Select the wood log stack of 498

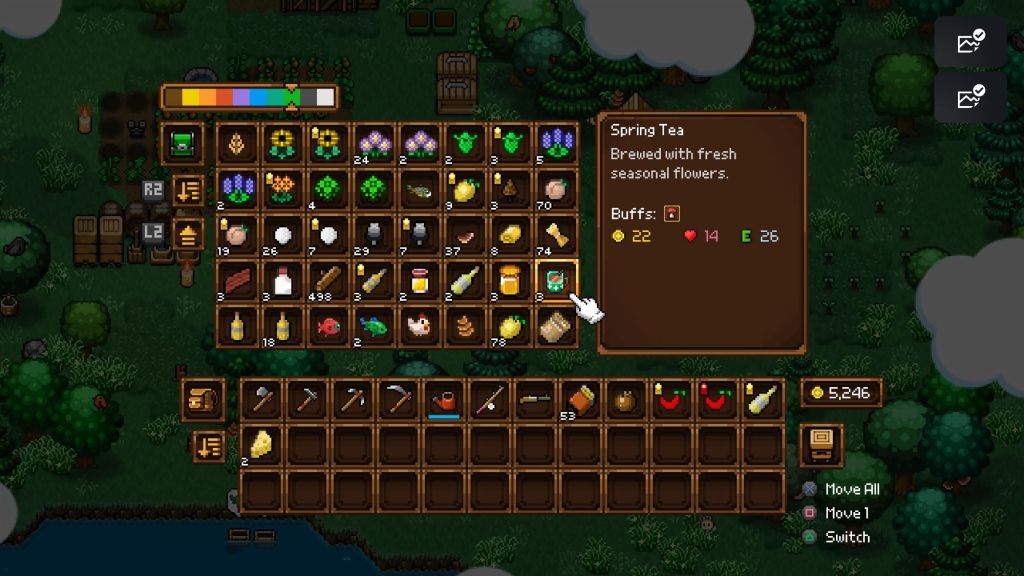pyautogui.click(x=329, y=281)
